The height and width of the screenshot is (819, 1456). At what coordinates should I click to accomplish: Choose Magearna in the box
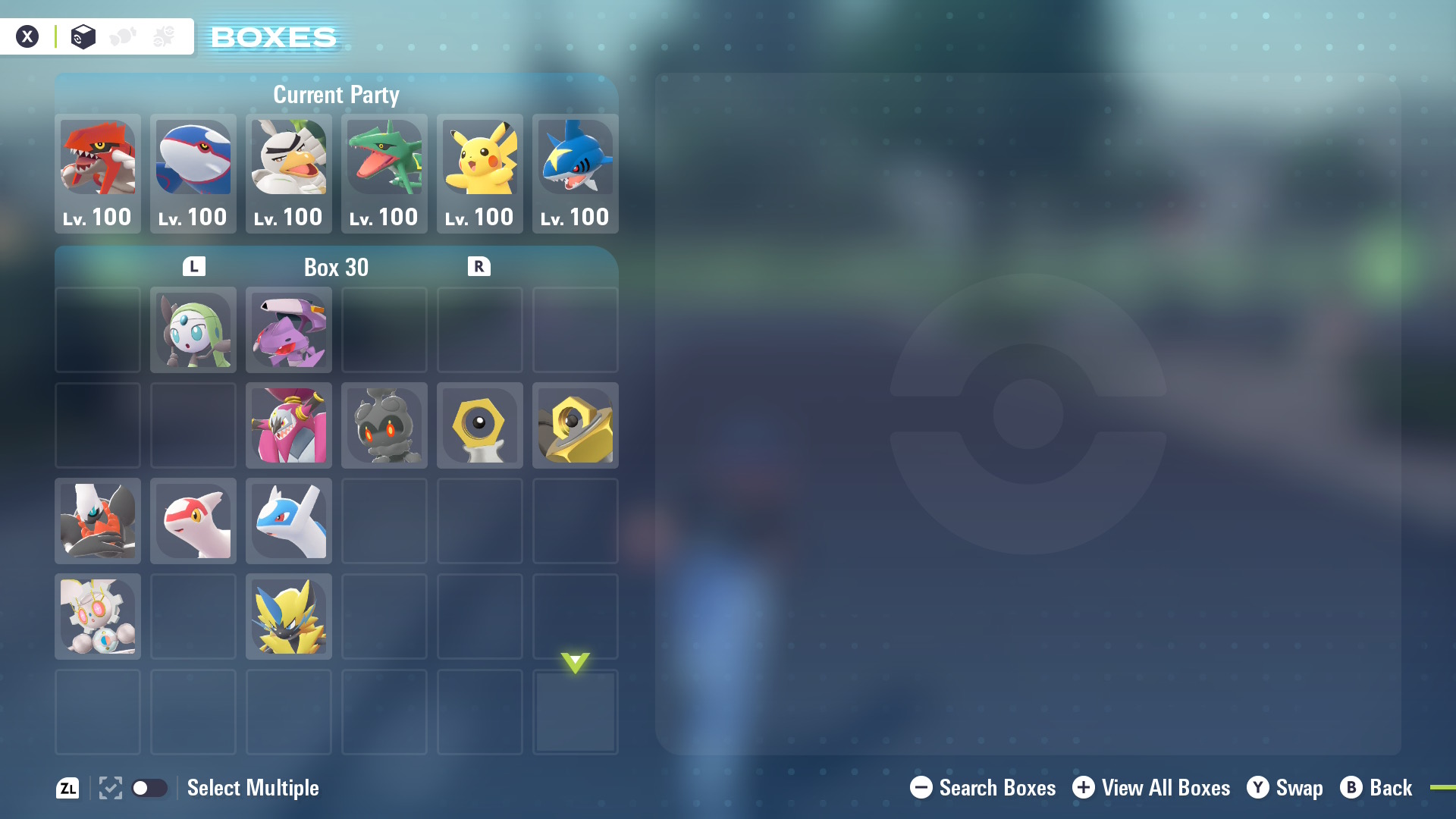tap(98, 617)
